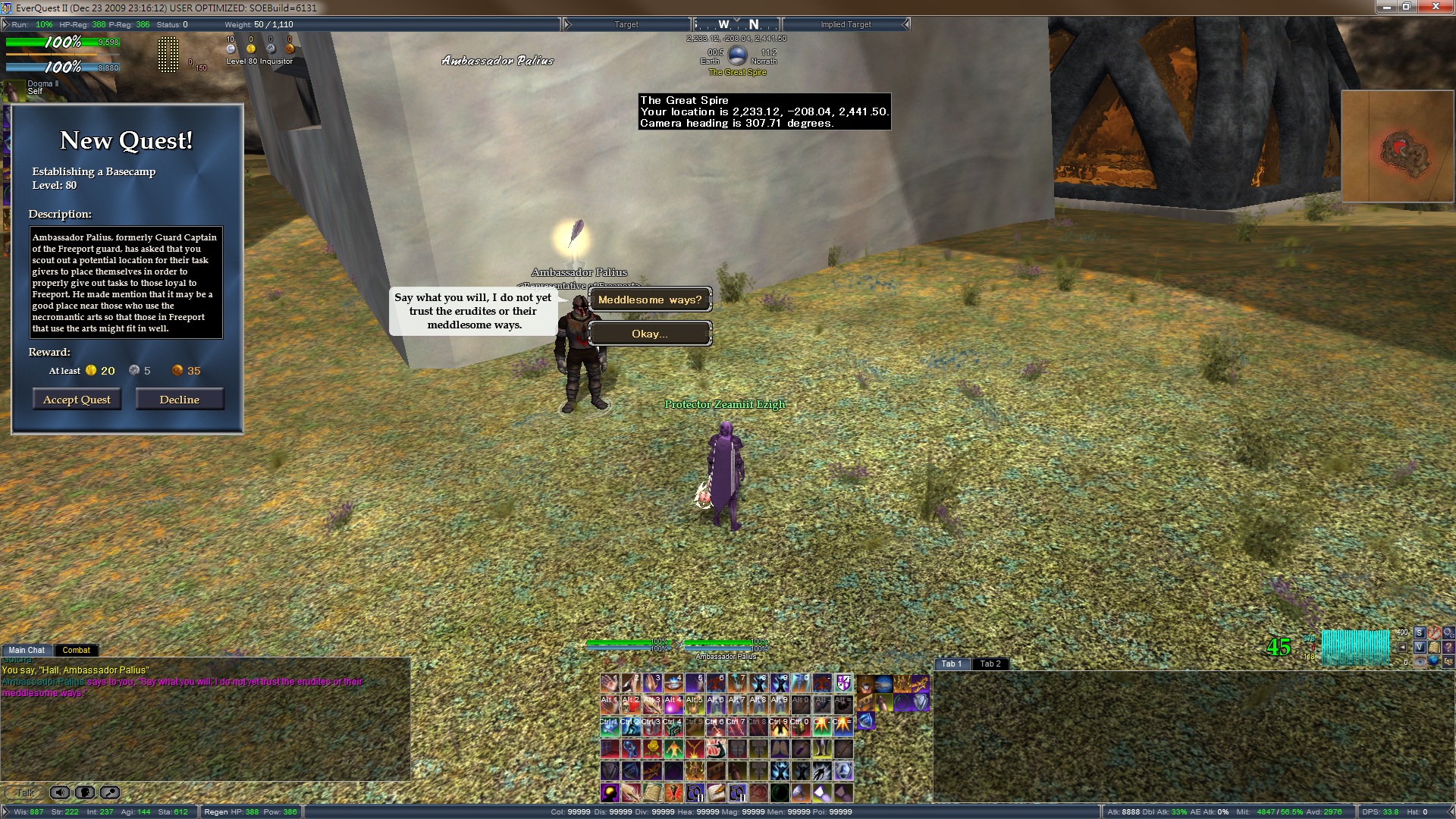The image size is (1456, 819).
Task: Use the yellow rose hotbar ability
Action: click(x=652, y=748)
